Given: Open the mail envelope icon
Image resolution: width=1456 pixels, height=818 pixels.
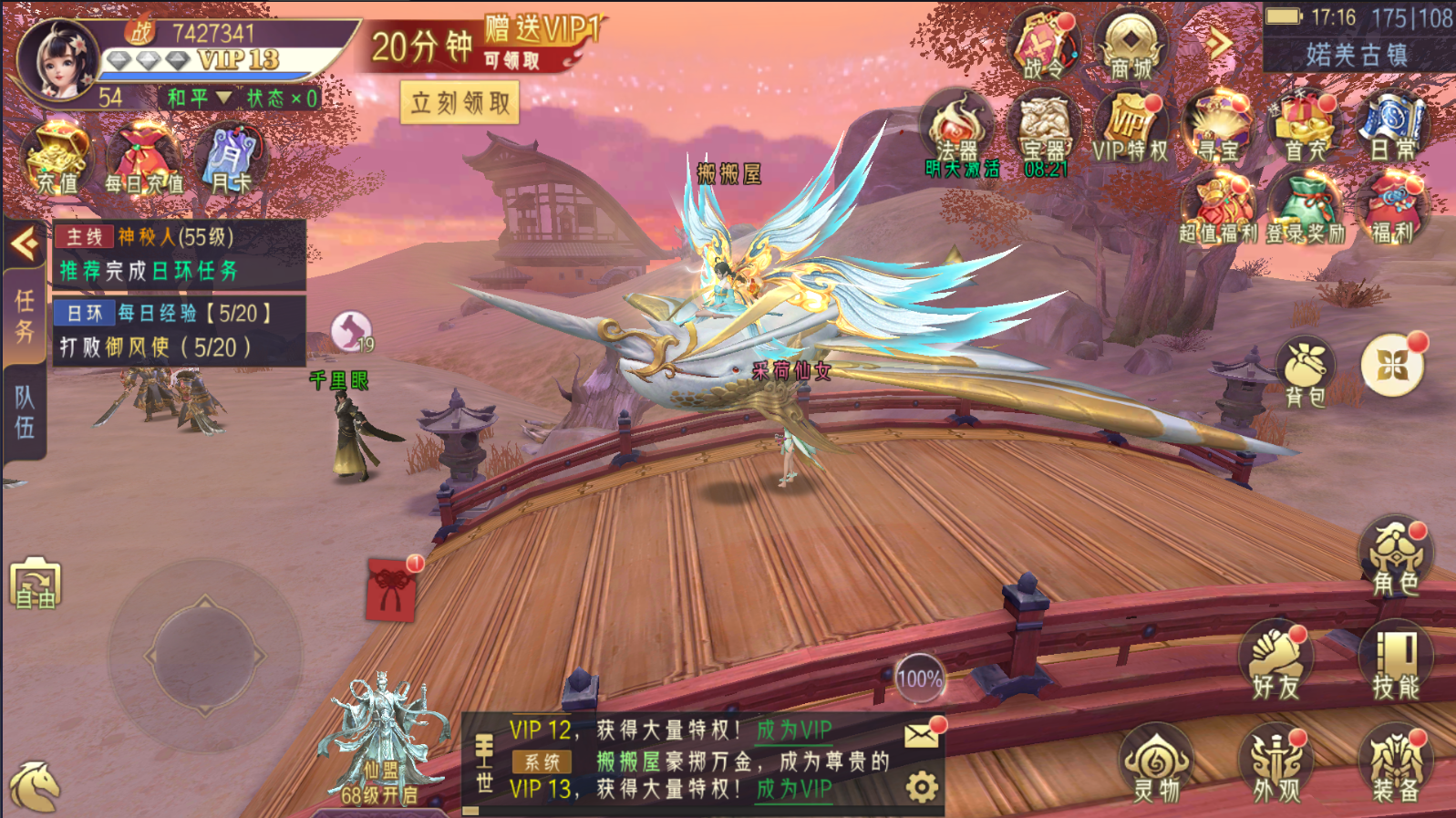Looking at the screenshot, I should [922, 735].
